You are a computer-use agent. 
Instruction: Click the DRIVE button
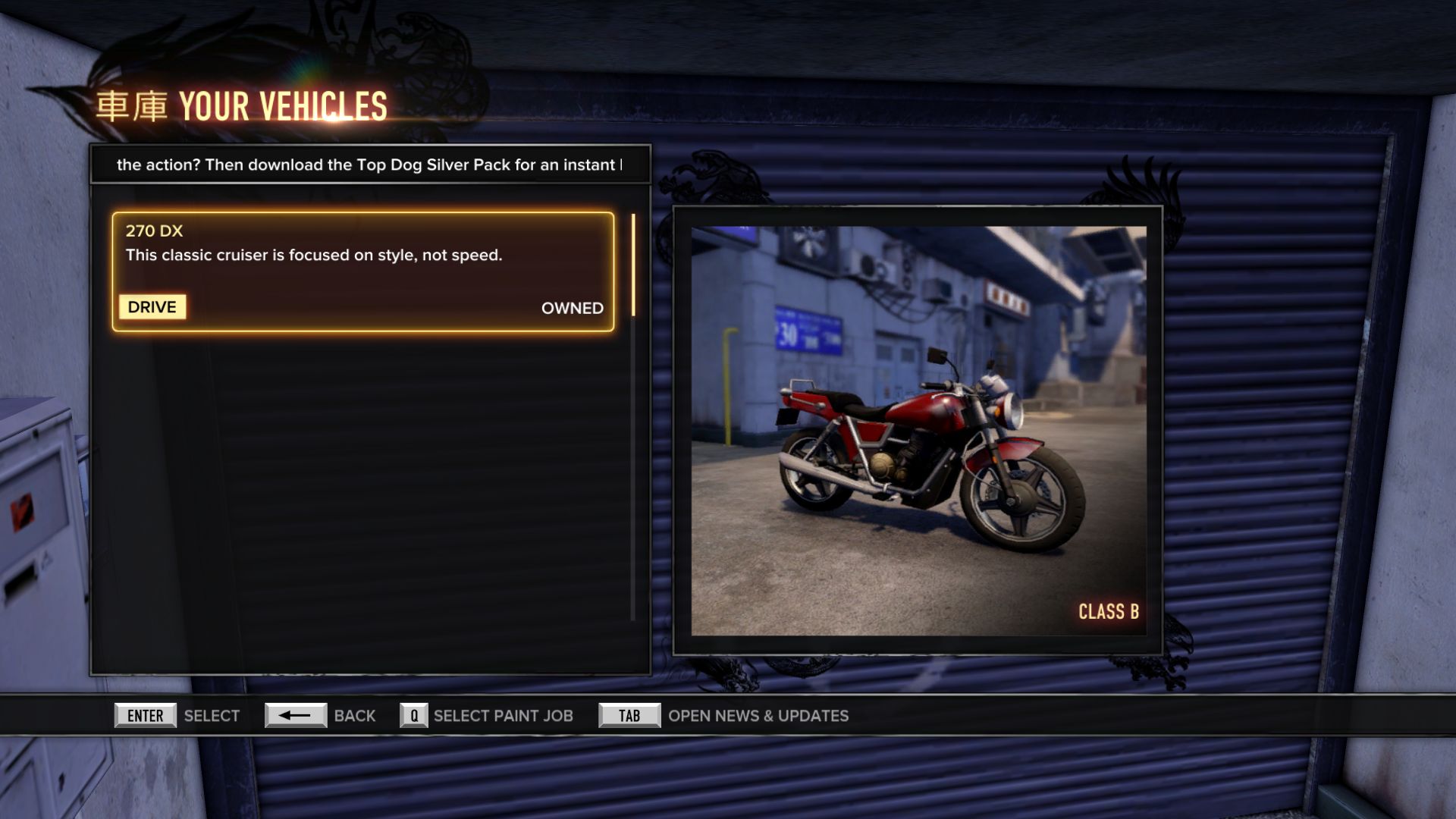pyautogui.click(x=152, y=307)
